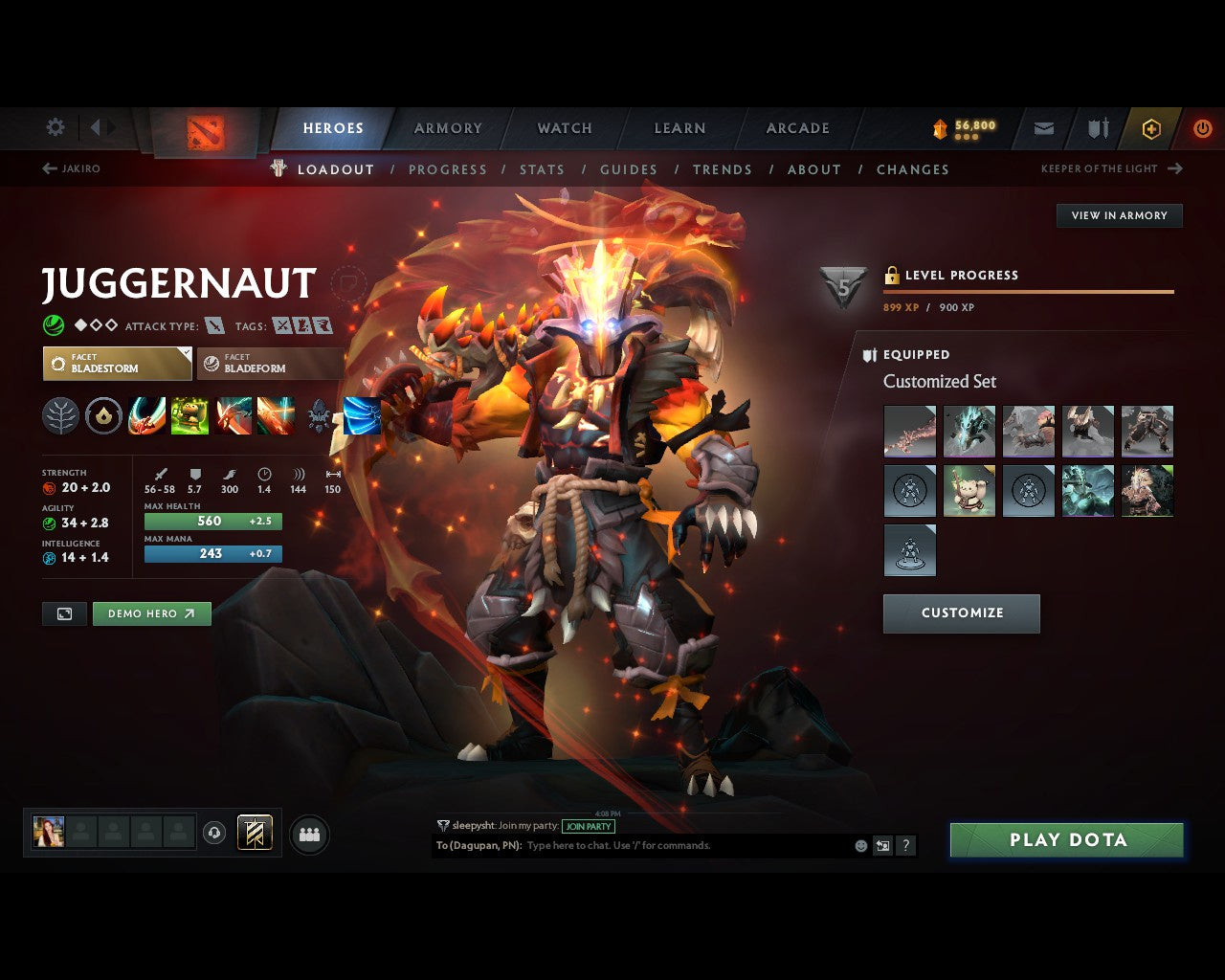Open the mail/notifications envelope icon
The height and width of the screenshot is (980, 1225).
click(1043, 128)
